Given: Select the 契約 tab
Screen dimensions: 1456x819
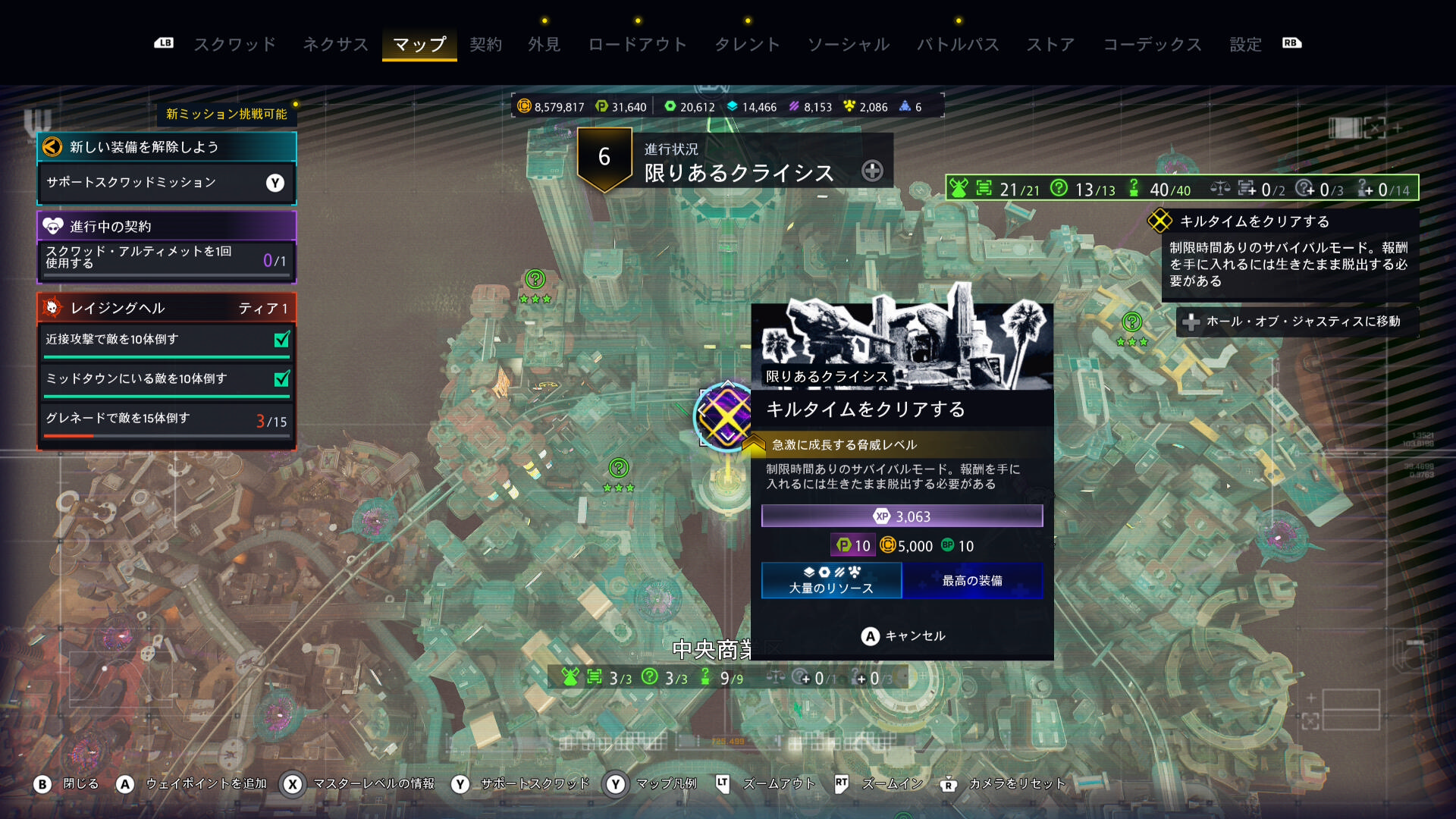Looking at the screenshot, I should pyautogui.click(x=485, y=45).
